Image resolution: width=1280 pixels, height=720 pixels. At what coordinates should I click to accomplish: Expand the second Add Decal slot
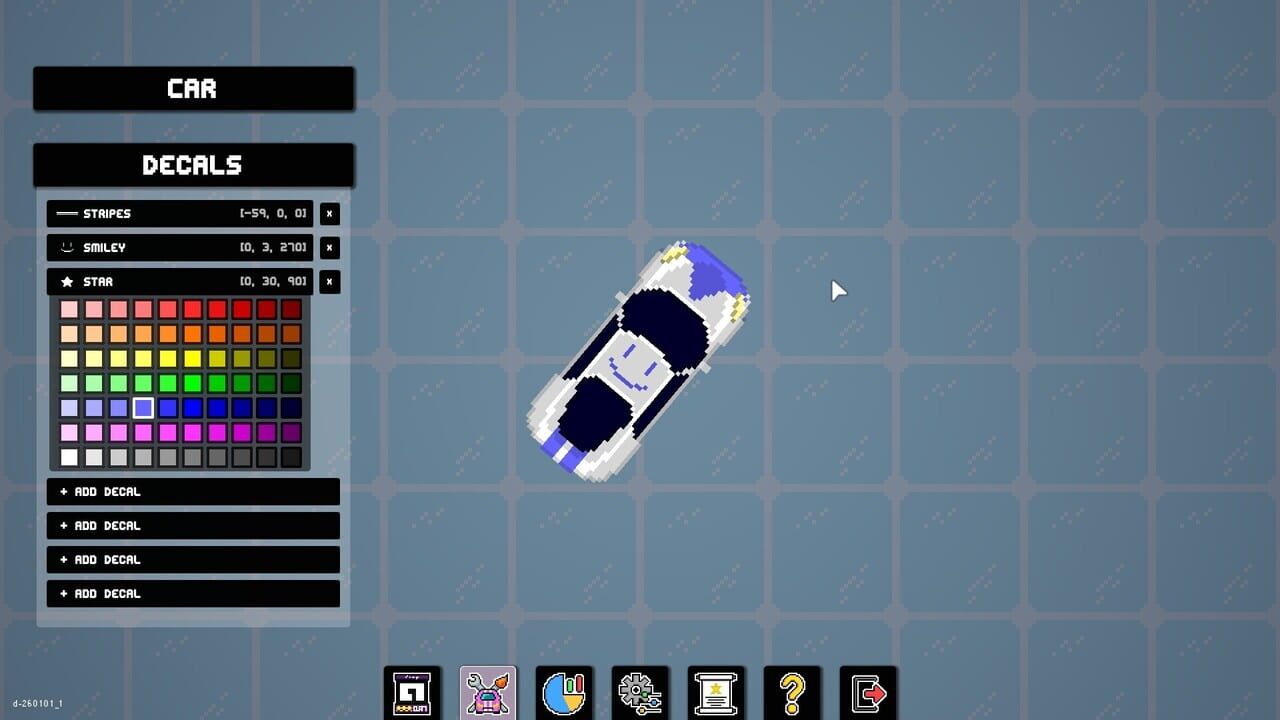(193, 525)
